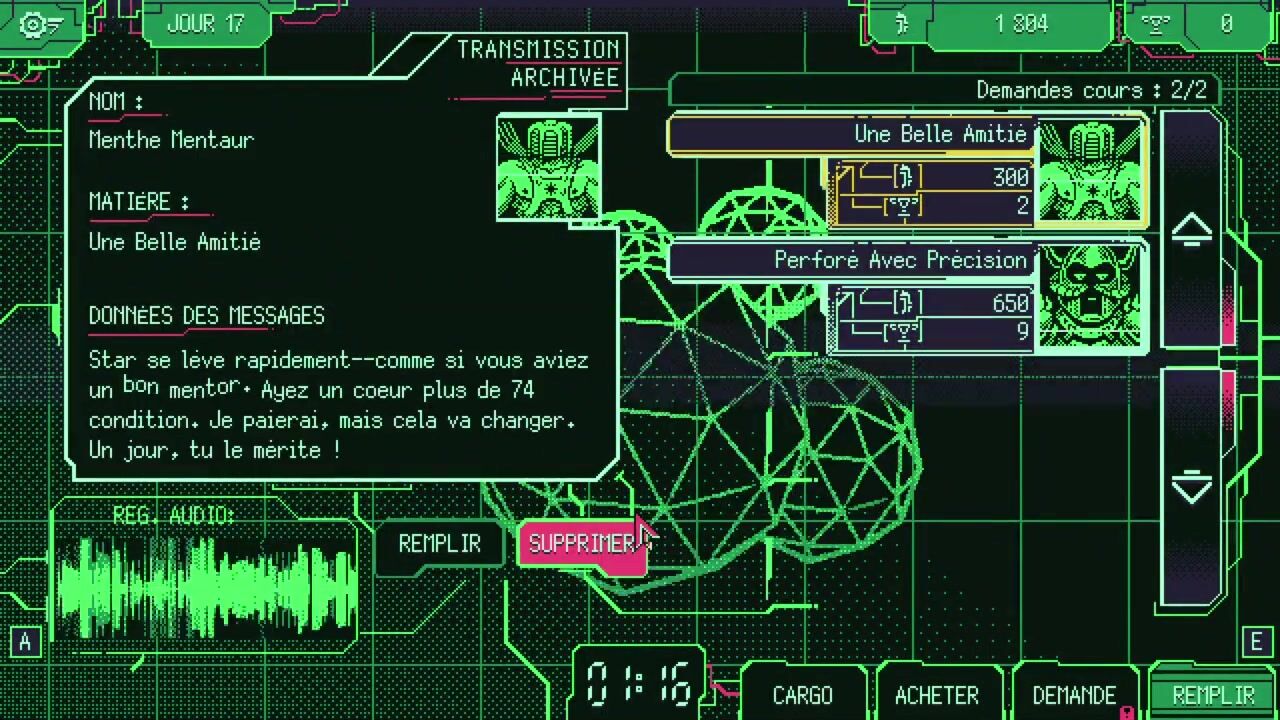Open the gear settings menu
This screenshot has width=1280, height=720.
(x=38, y=25)
